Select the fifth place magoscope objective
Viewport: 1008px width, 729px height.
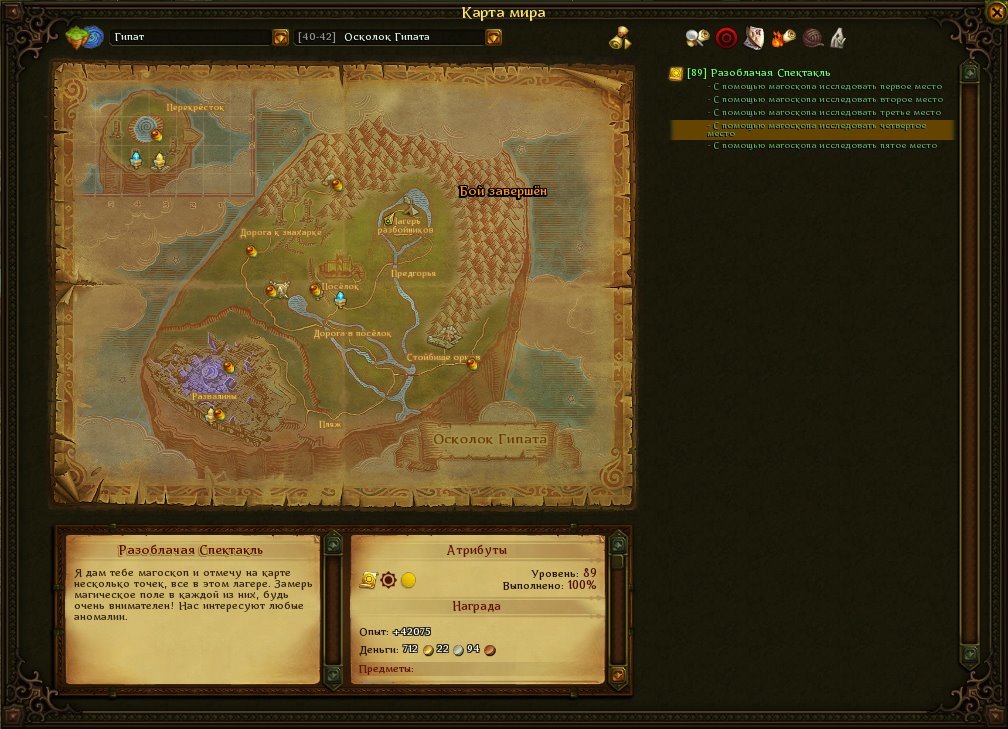(825, 146)
